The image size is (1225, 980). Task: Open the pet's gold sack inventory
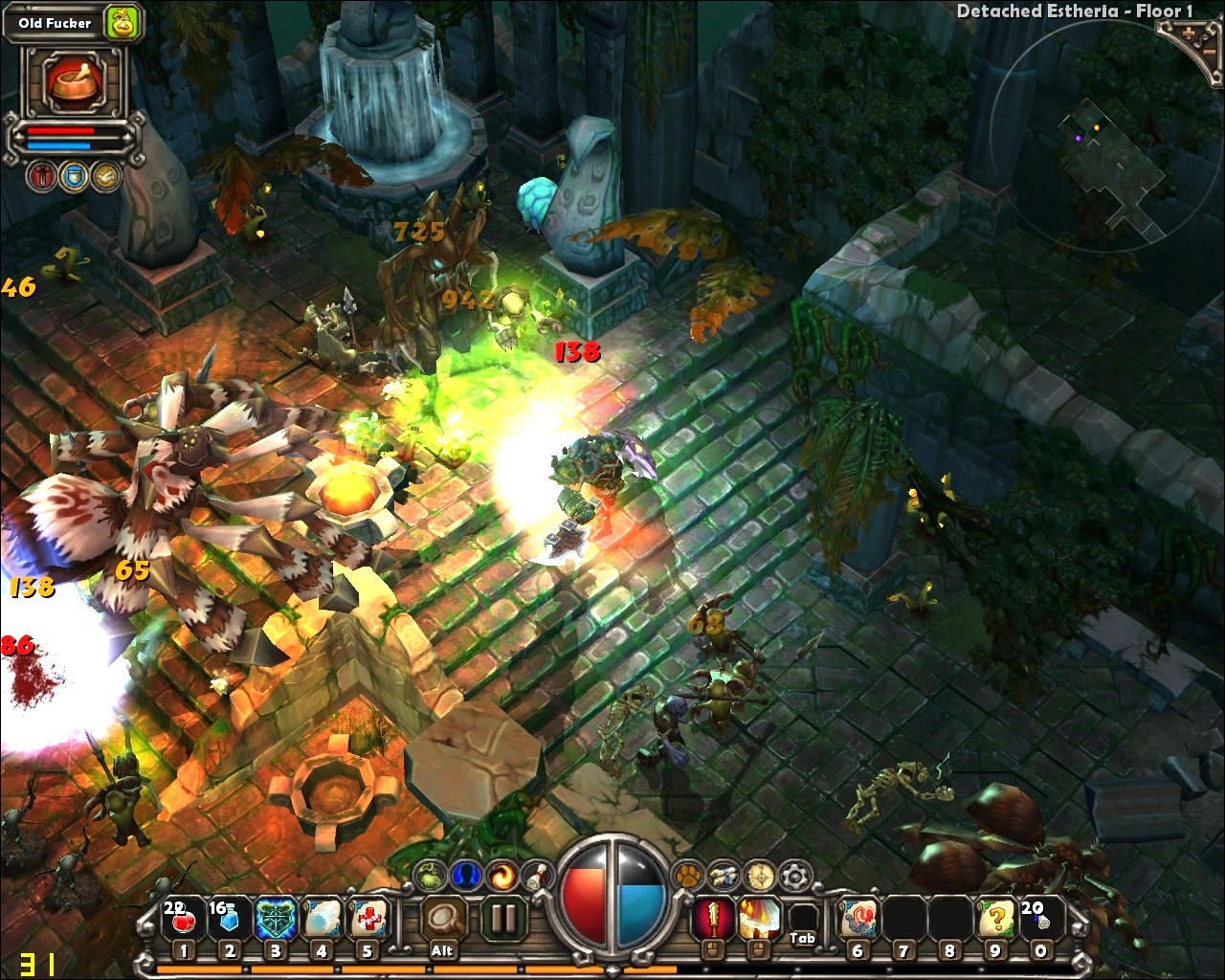123,23
